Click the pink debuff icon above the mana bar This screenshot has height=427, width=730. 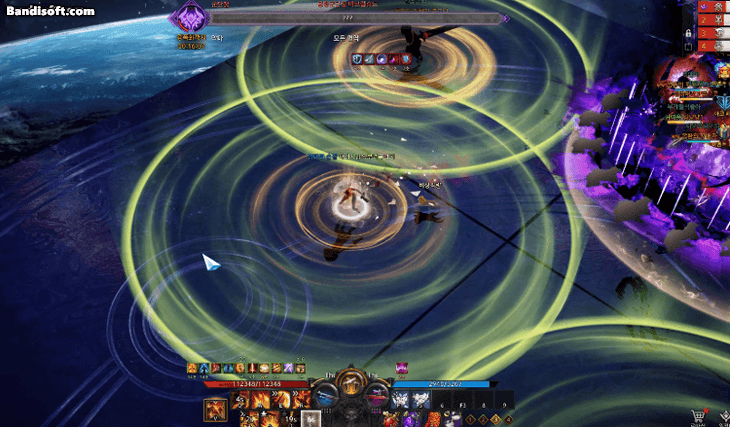point(402,368)
